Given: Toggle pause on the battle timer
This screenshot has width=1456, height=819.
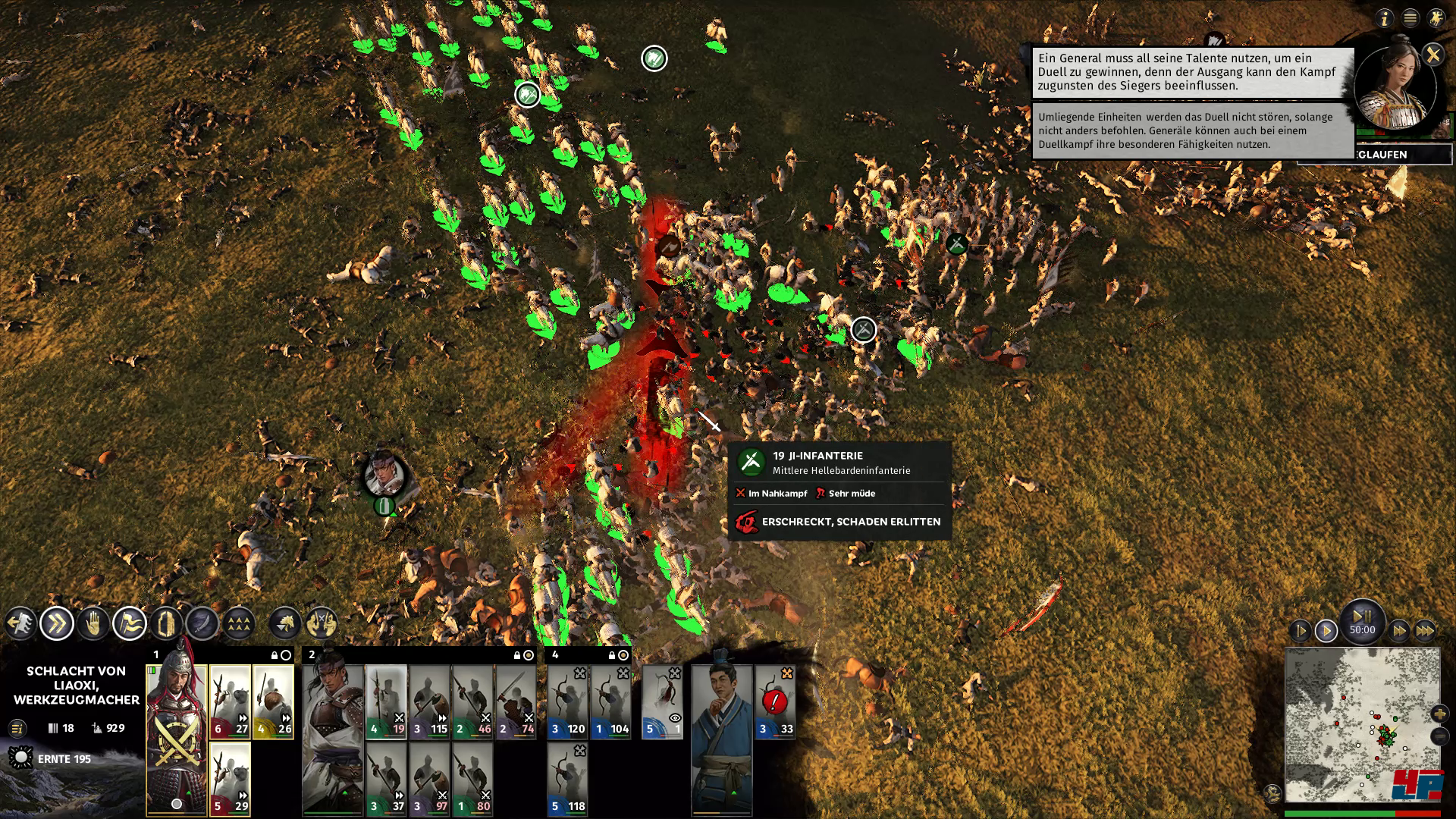Looking at the screenshot, I should (1362, 617).
